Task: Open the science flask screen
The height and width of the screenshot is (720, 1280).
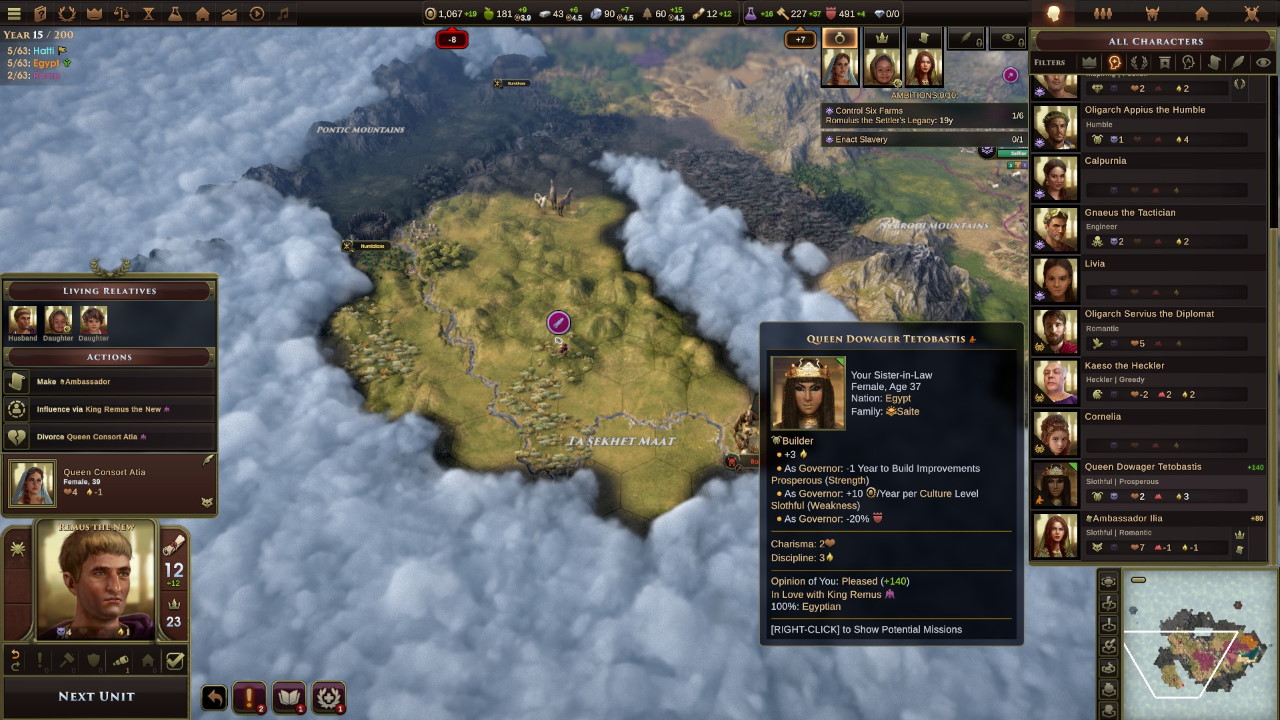Action: pyautogui.click(x=175, y=14)
